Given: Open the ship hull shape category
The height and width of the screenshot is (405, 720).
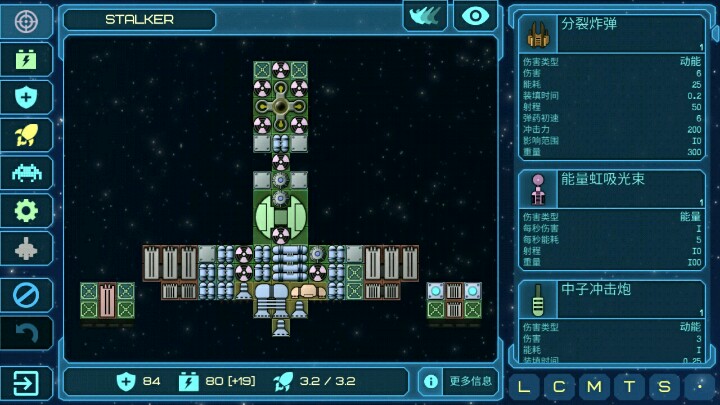Looking at the screenshot, I should point(26,249).
